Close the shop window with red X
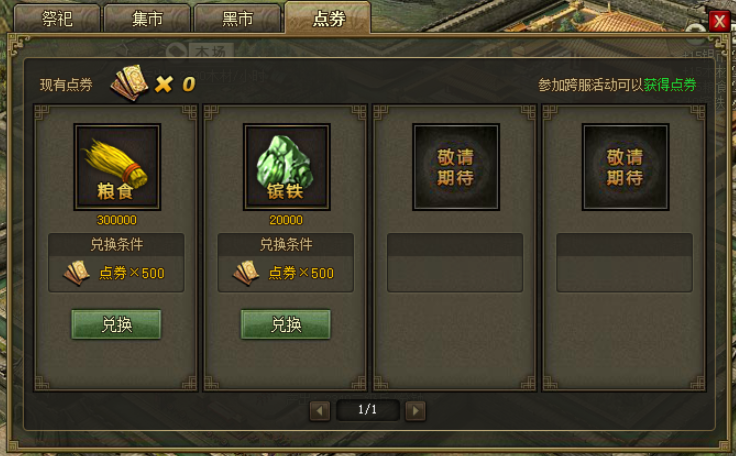 tap(718, 21)
